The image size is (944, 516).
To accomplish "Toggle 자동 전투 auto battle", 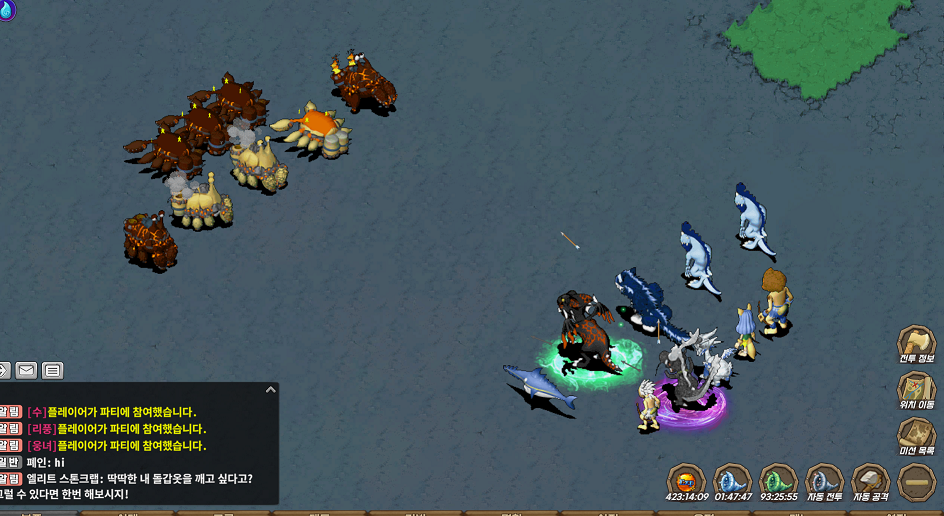I will (825, 480).
